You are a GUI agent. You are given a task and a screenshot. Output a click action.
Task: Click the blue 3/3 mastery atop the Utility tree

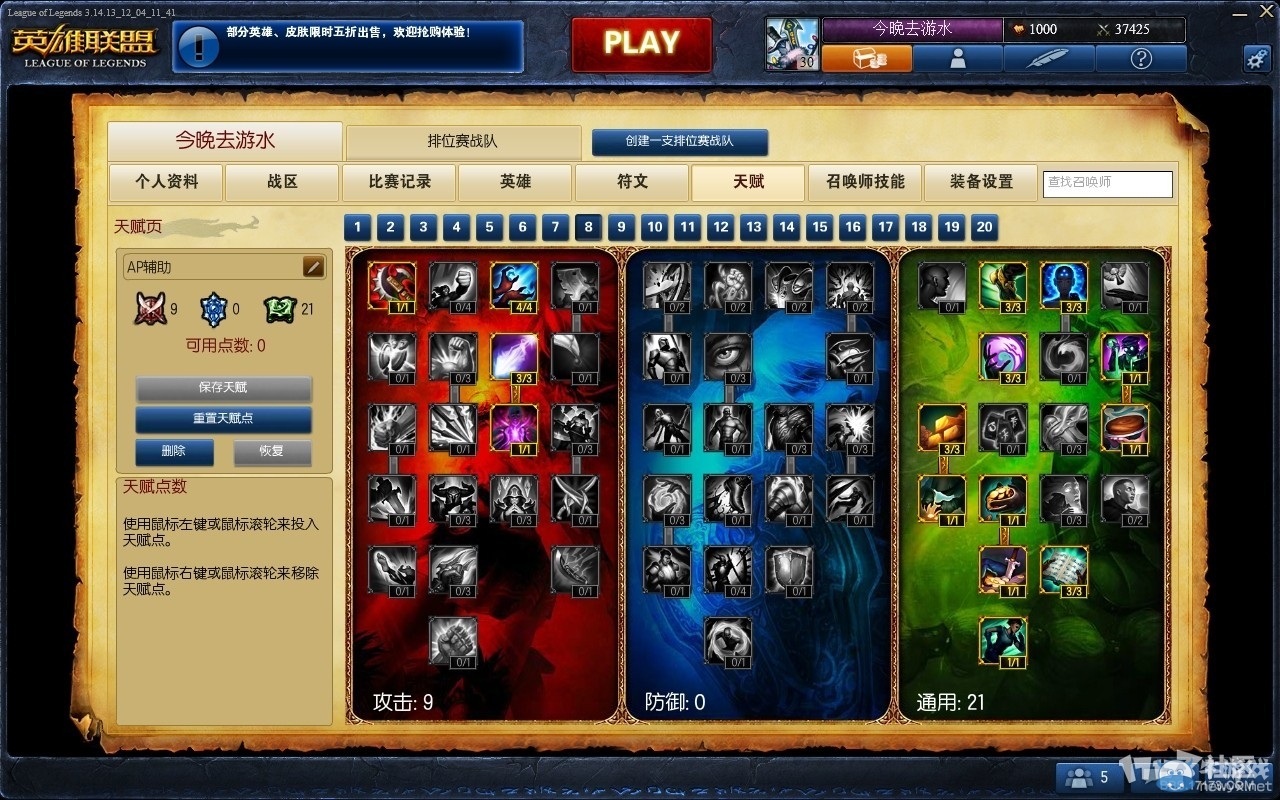coord(1063,283)
